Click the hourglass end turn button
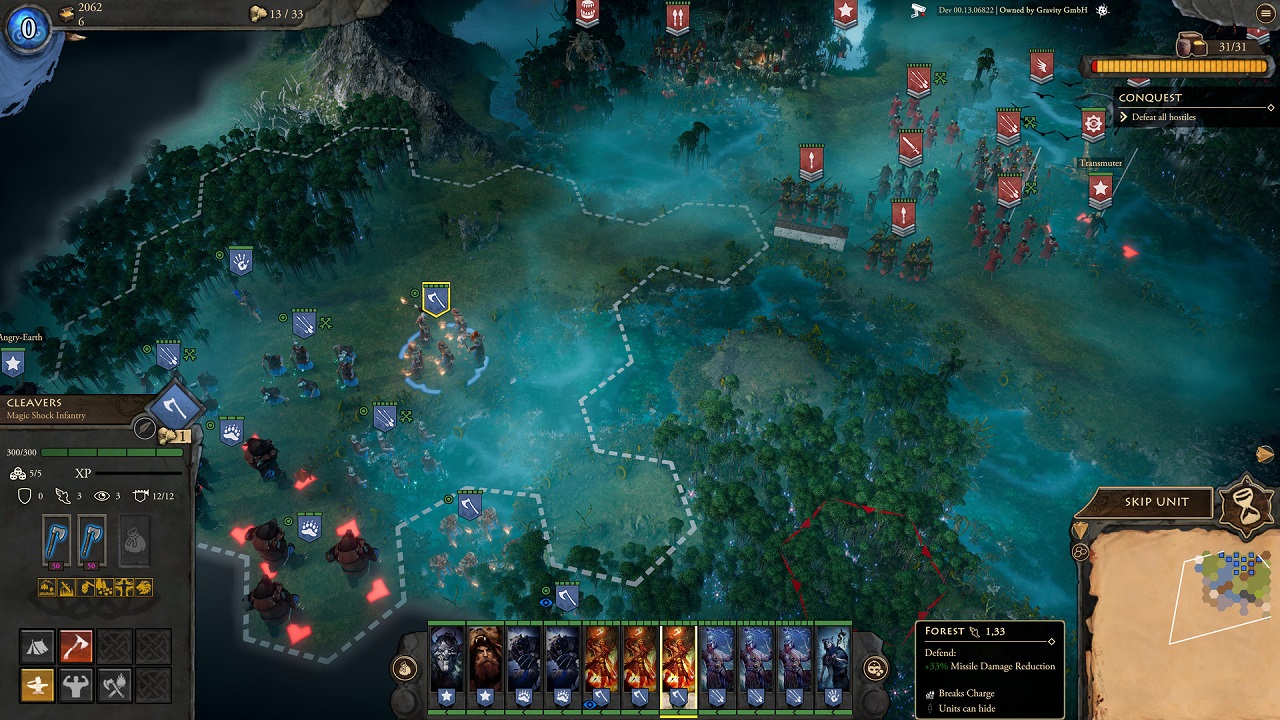 click(x=1246, y=499)
